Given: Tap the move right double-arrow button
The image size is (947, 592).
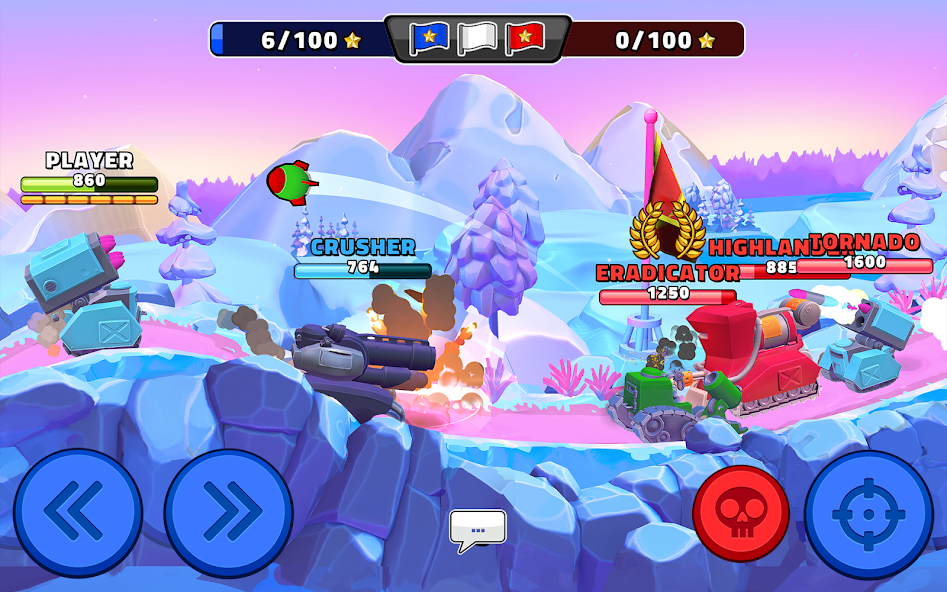Looking at the screenshot, I should click(x=228, y=513).
